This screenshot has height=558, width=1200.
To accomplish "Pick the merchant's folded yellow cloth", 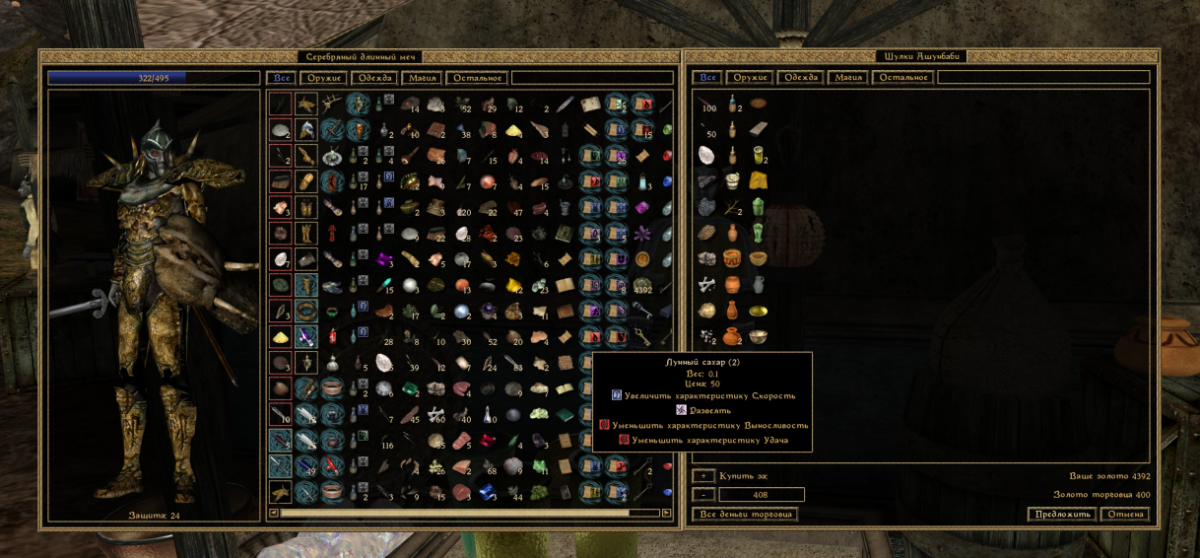I will [759, 180].
